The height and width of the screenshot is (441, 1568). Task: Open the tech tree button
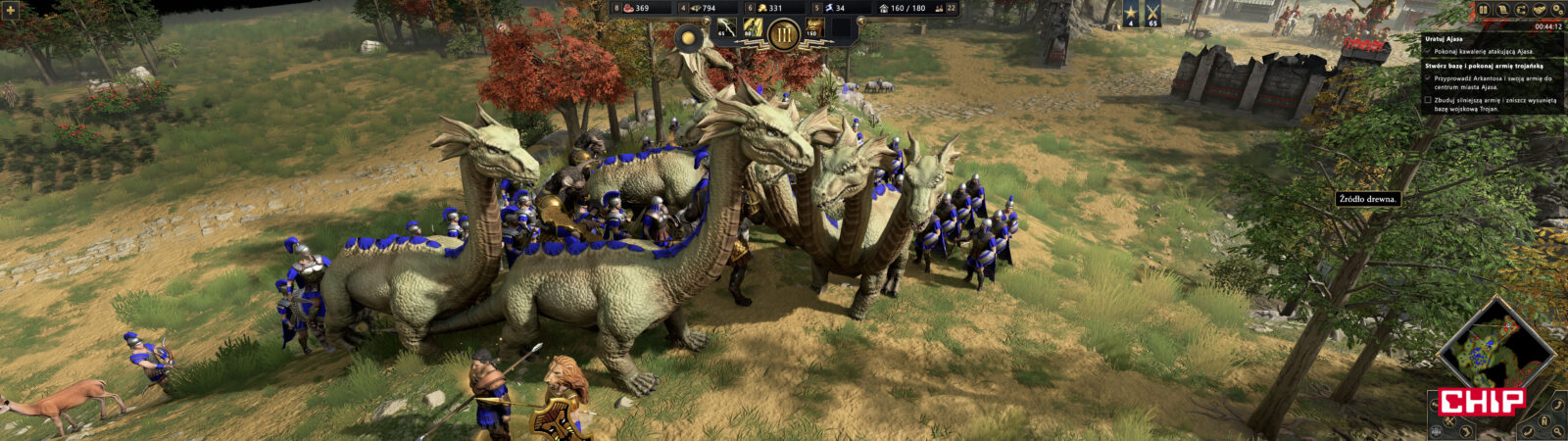[1520, 10]
